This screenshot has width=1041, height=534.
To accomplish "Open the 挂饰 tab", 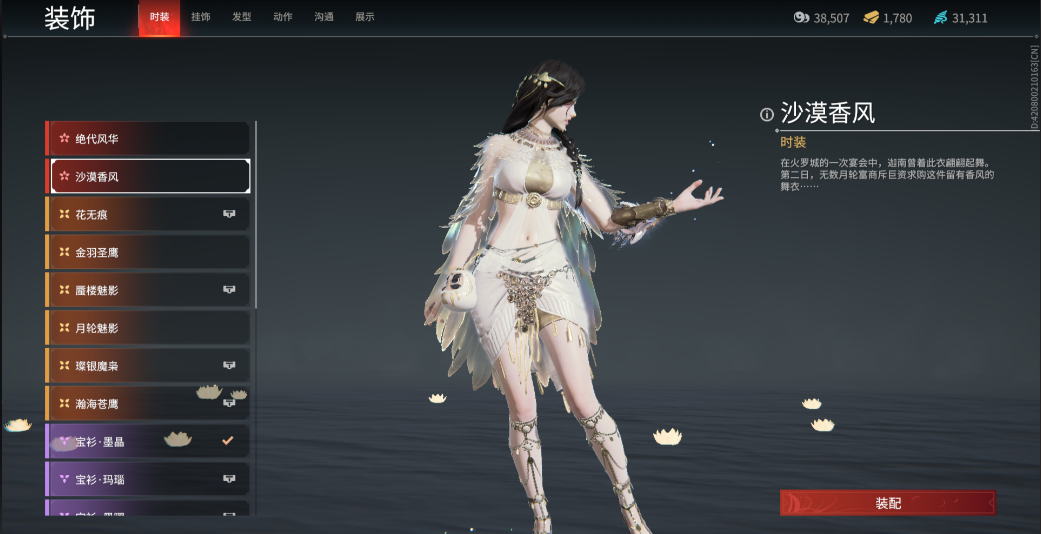I will coord(200,17).
